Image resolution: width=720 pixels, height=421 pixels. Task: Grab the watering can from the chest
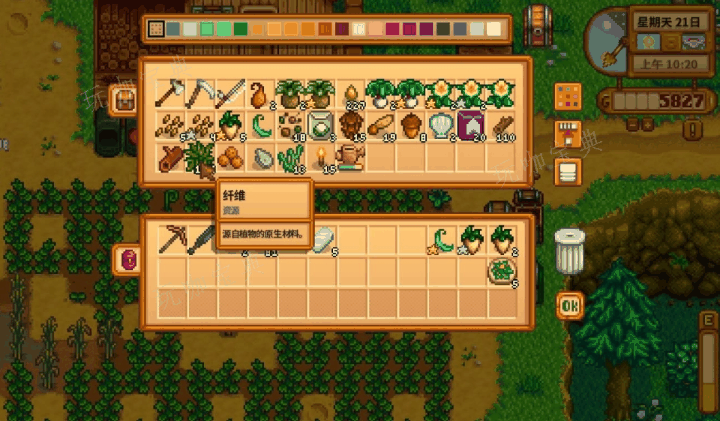click(350, 157)
